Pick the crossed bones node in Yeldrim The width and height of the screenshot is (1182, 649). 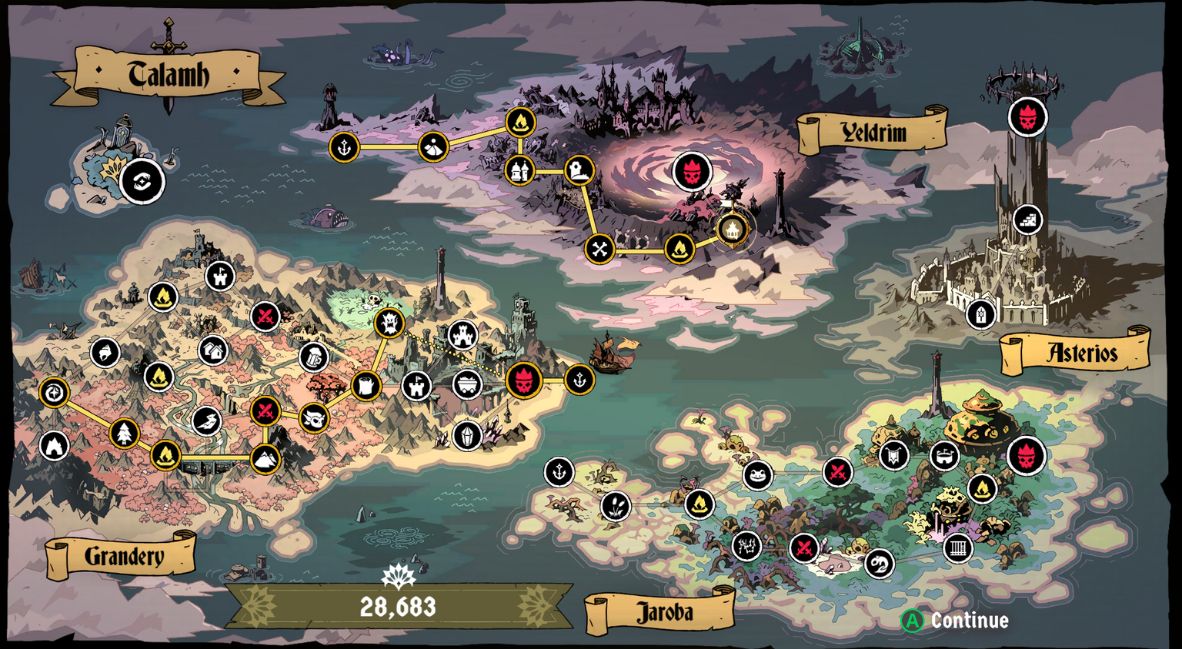(x=599, y=248)
